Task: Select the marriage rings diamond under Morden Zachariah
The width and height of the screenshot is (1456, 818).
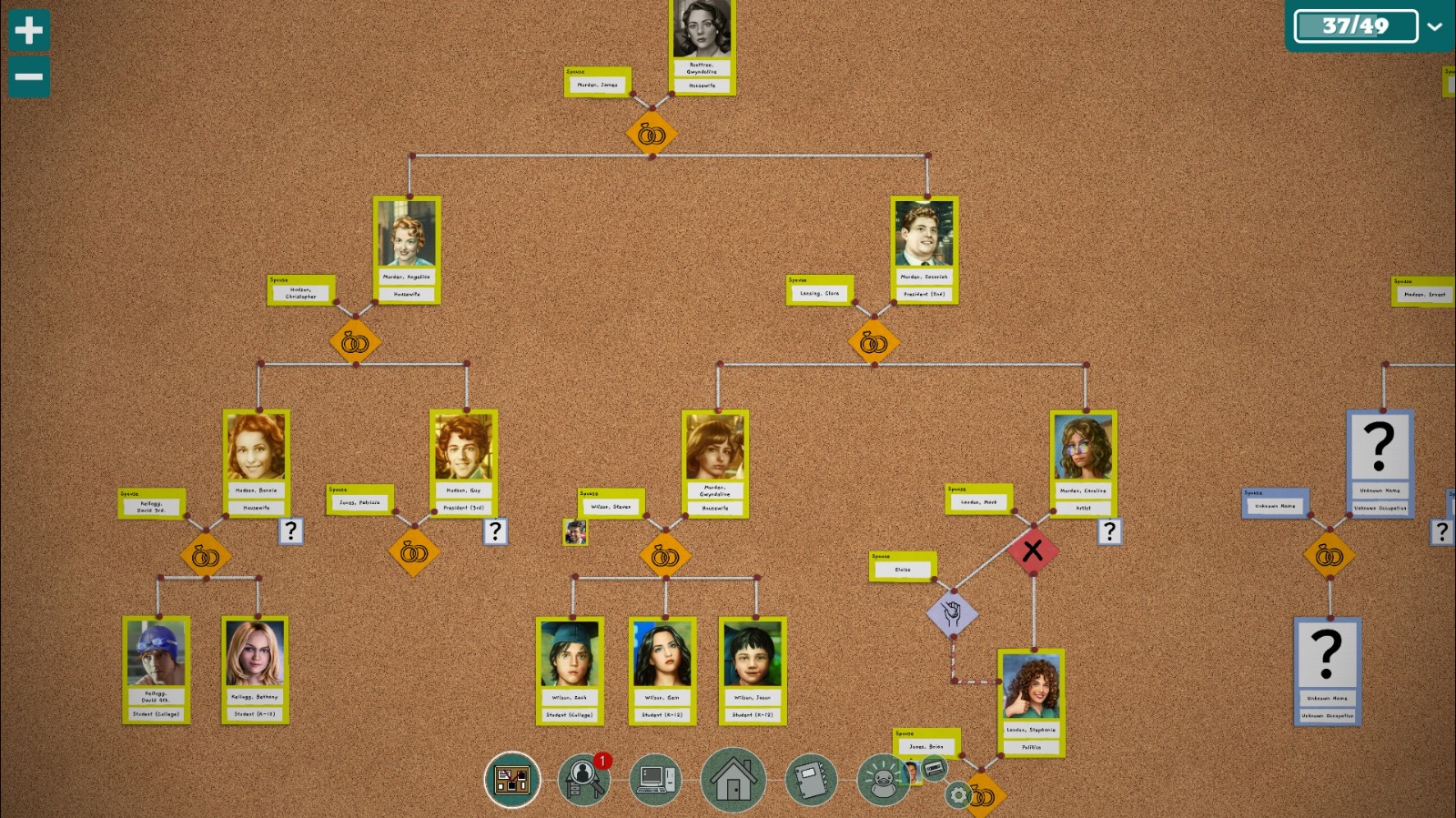Action: tap(872, 342)
